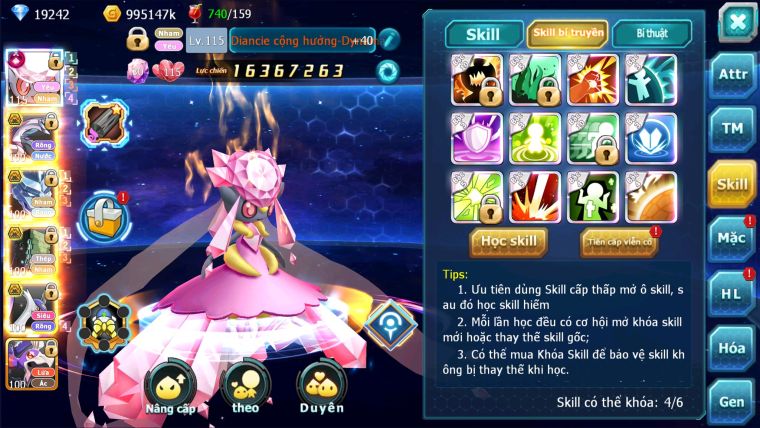This screenshot has width=760, height=428.
Task: Open the Bí thuật tab
Action: click(x=651, y=33)
